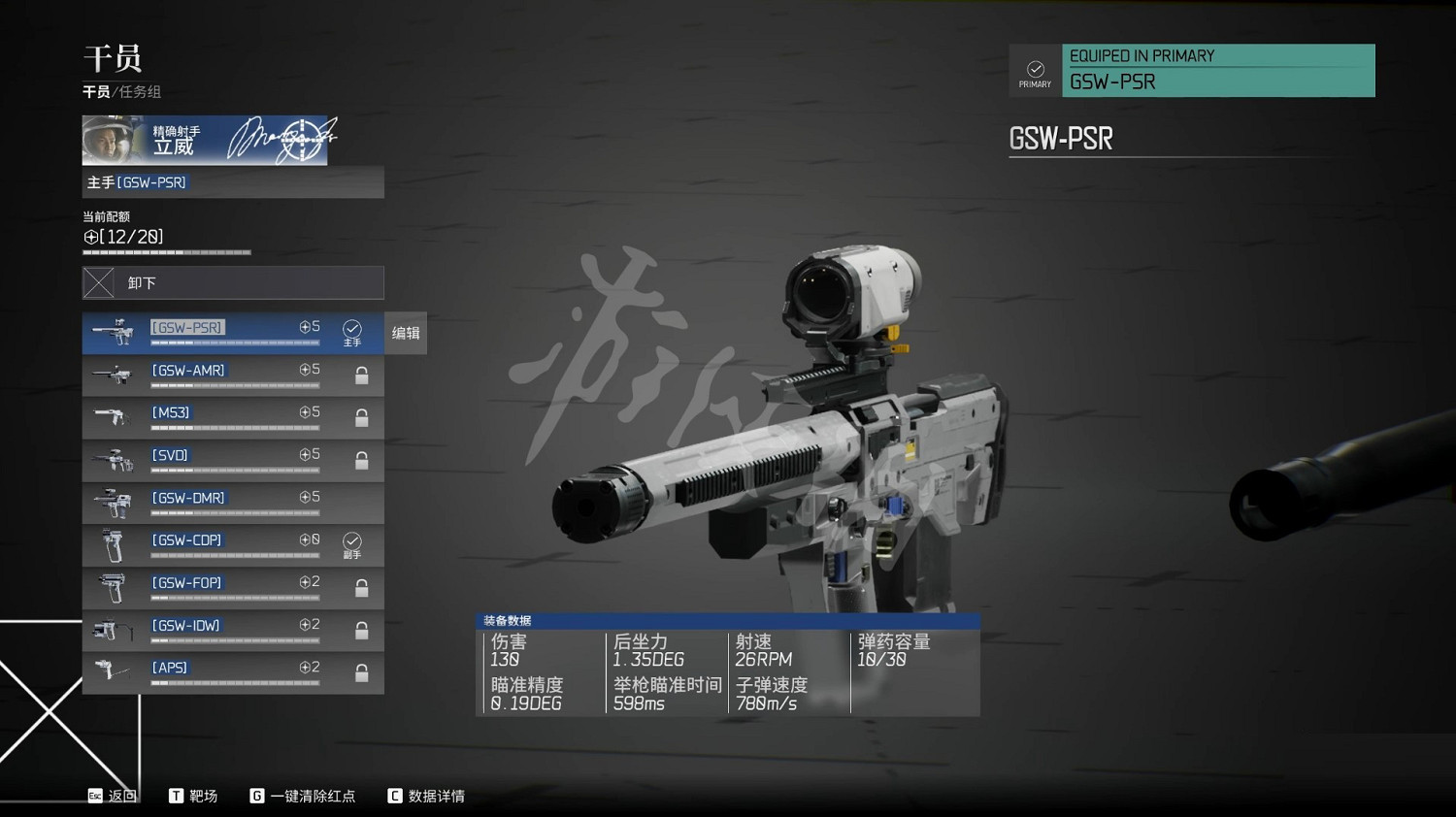The width and height of the screenshot is (1456, 817).
Task: Select the GSW-DMR weapon row
Action: [233, 503]
